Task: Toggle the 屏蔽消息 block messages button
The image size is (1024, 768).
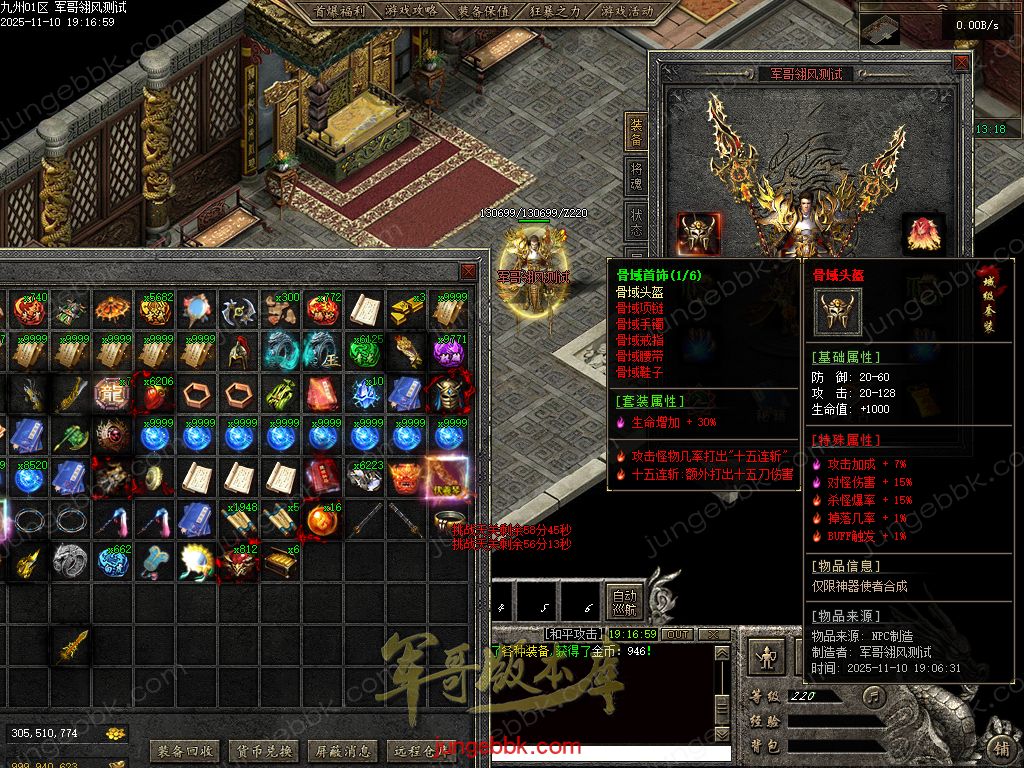Action: (343, 751)
